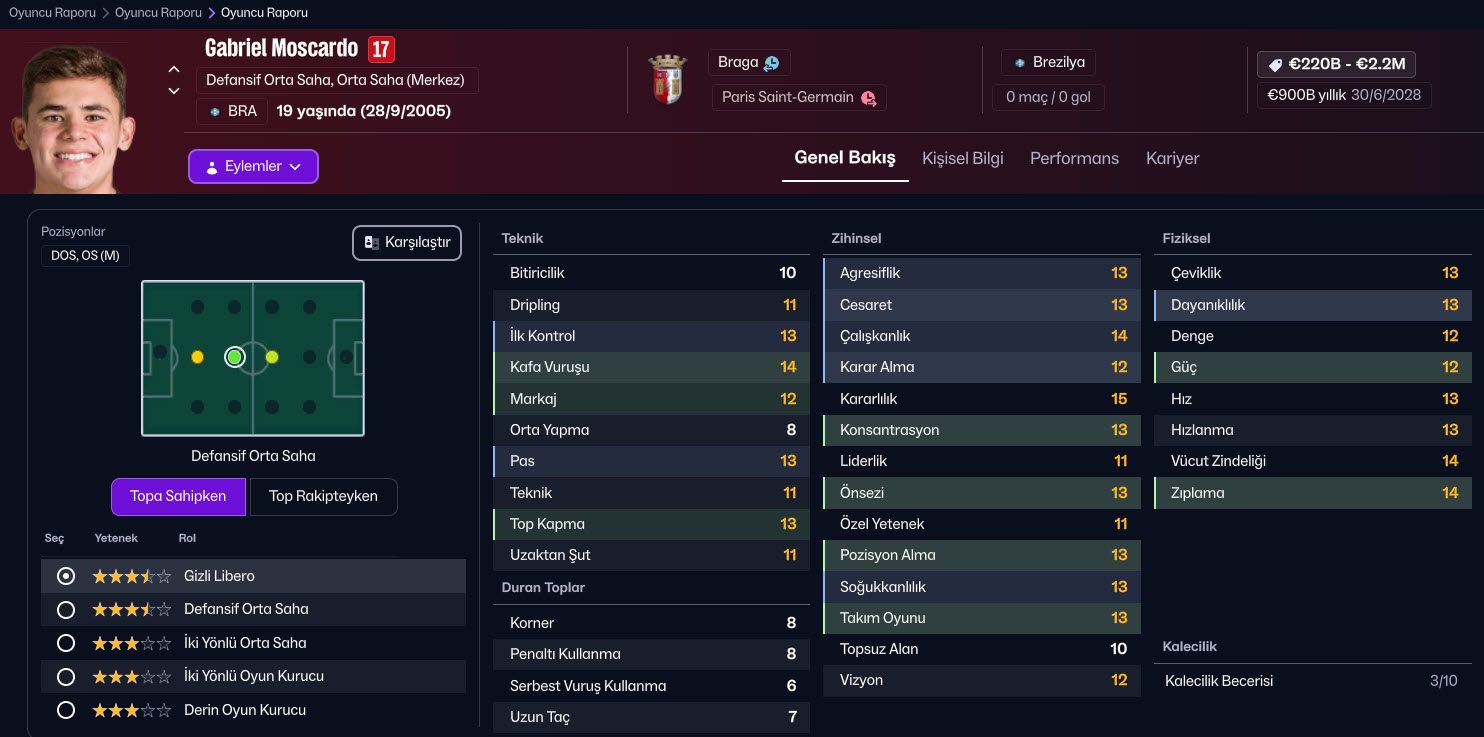Viewport: 1484px width, 737px height.
Task: Click the Brezilya nationality link
Action: (1048, 62)
